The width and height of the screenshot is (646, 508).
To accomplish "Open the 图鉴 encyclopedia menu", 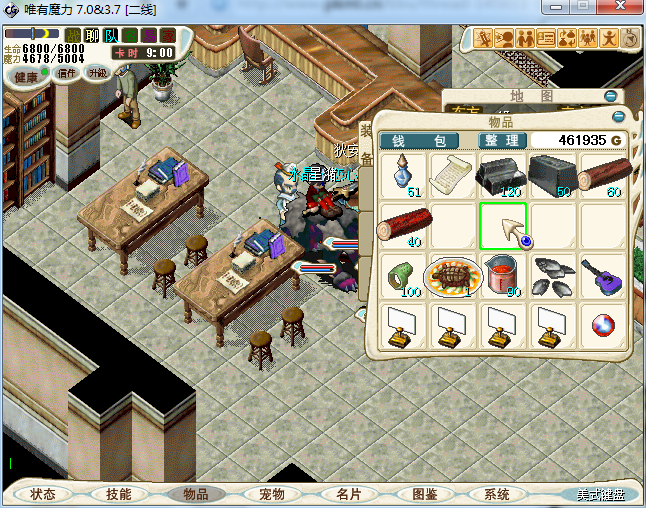I will pyautogui.click(x=424, y=494).
